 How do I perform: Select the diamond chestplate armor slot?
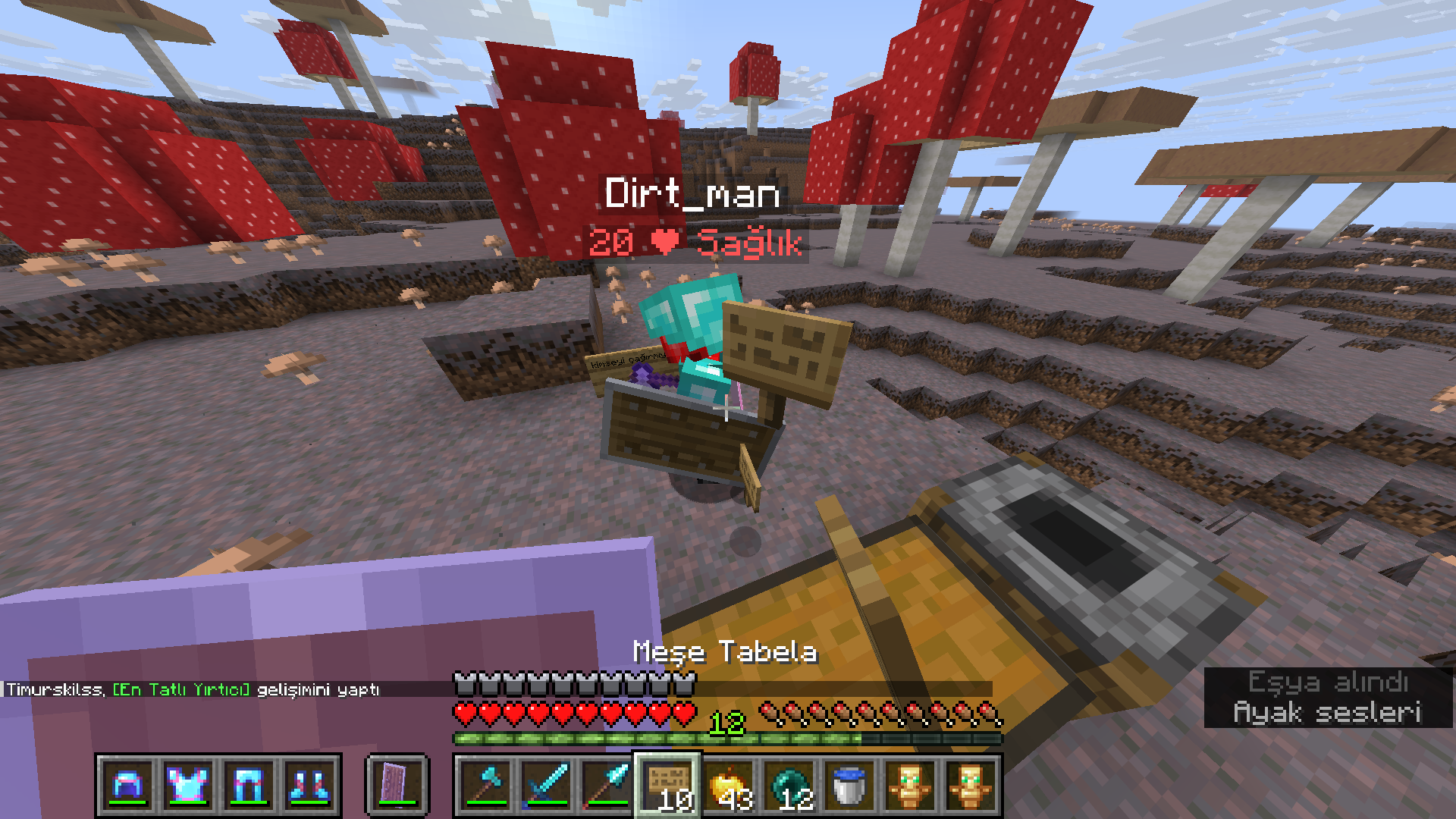click(x=188, y=785)
